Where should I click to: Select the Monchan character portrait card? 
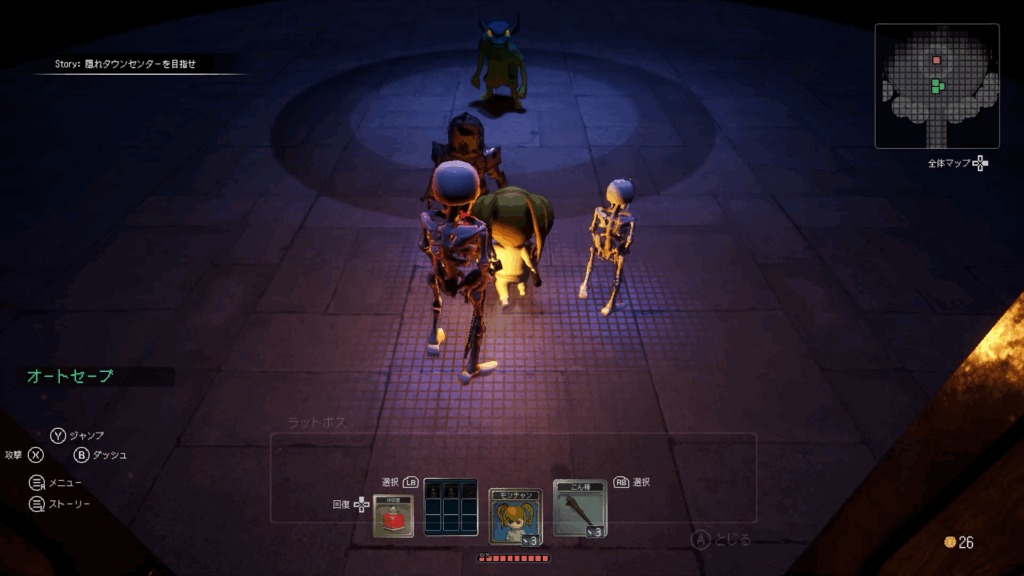pos(515,515)
